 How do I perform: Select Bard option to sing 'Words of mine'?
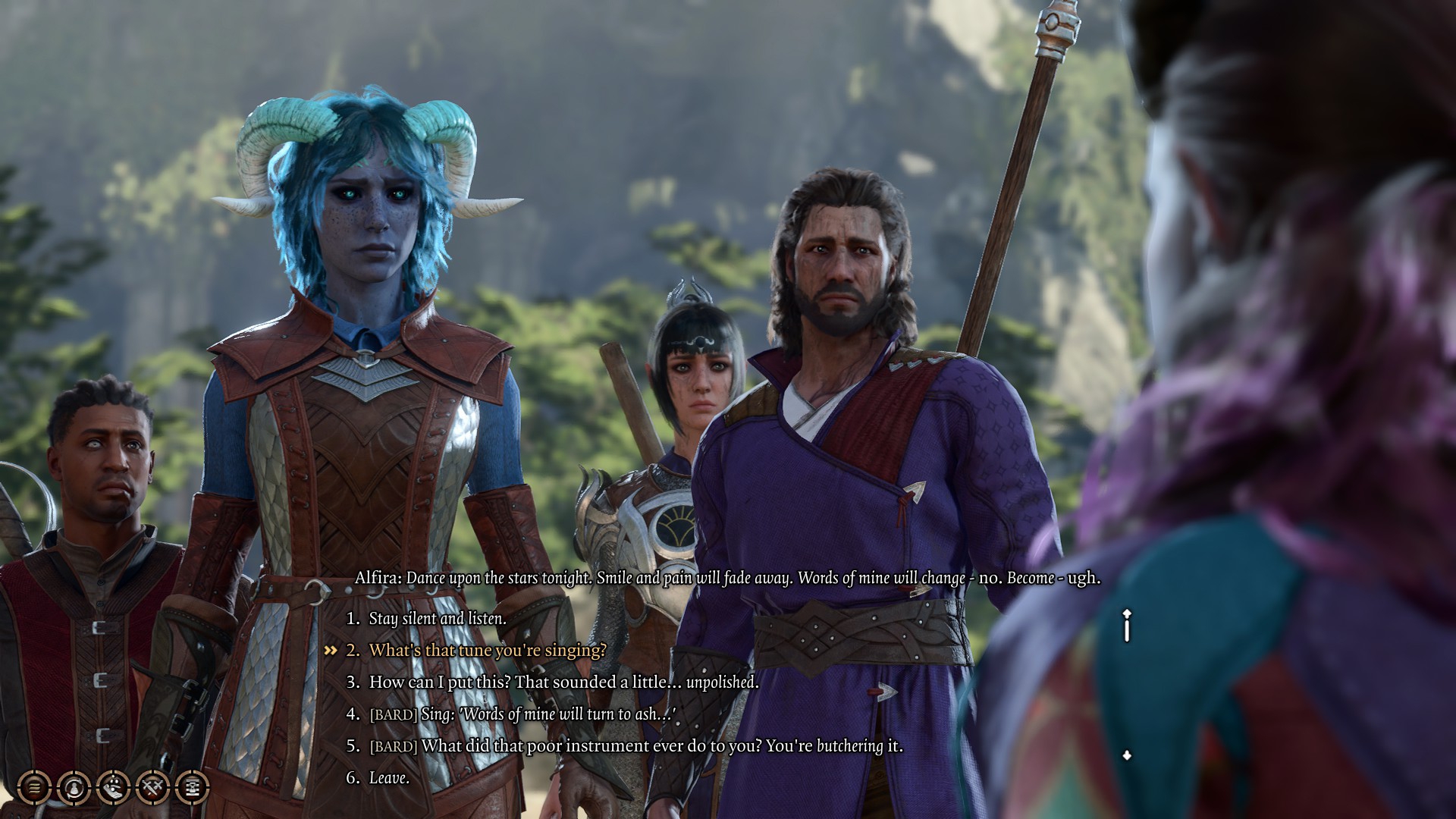pos(522,714)
